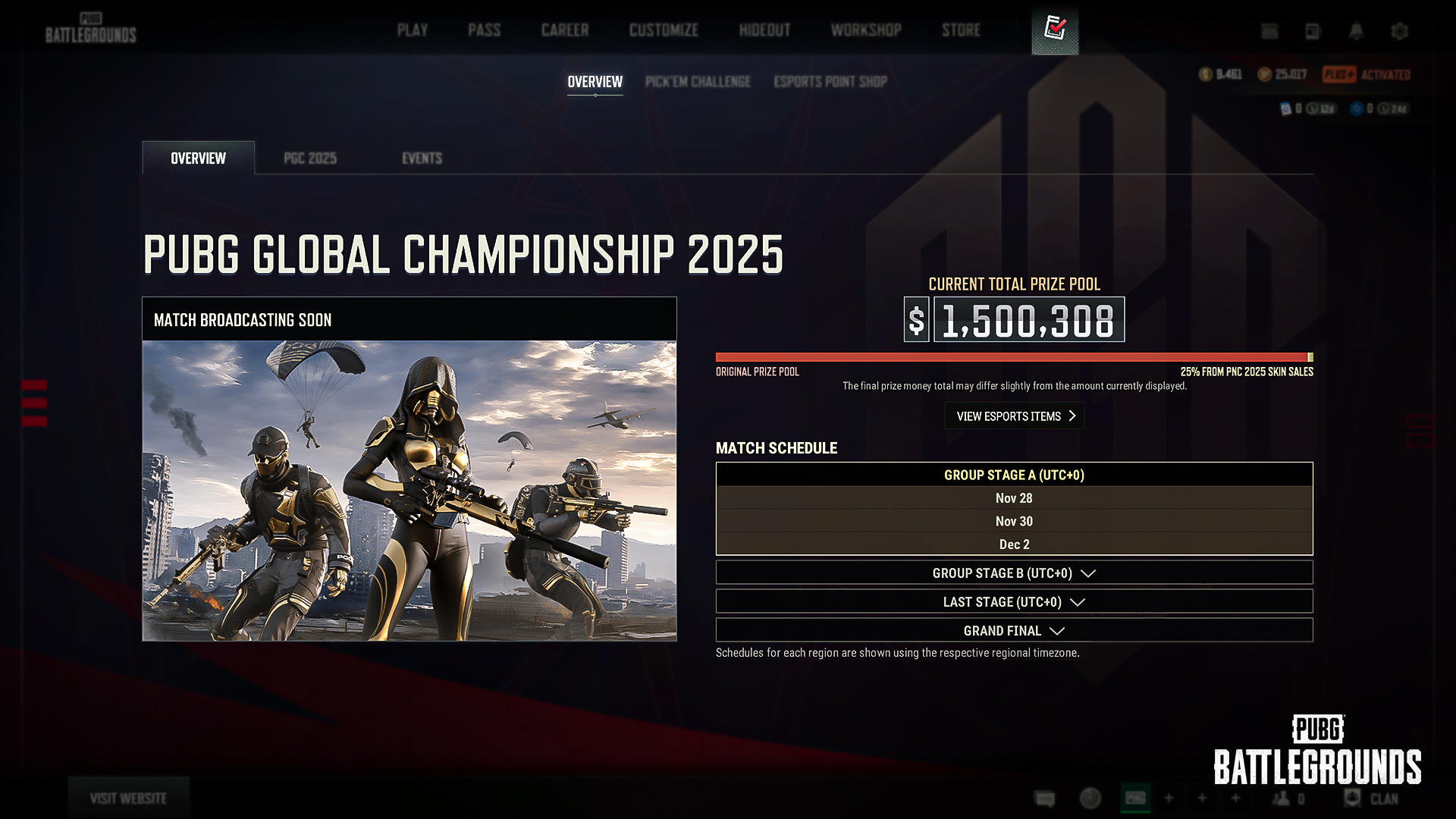Open the HIDEOUT menu
1456x819 pixels.
(764, 30)
